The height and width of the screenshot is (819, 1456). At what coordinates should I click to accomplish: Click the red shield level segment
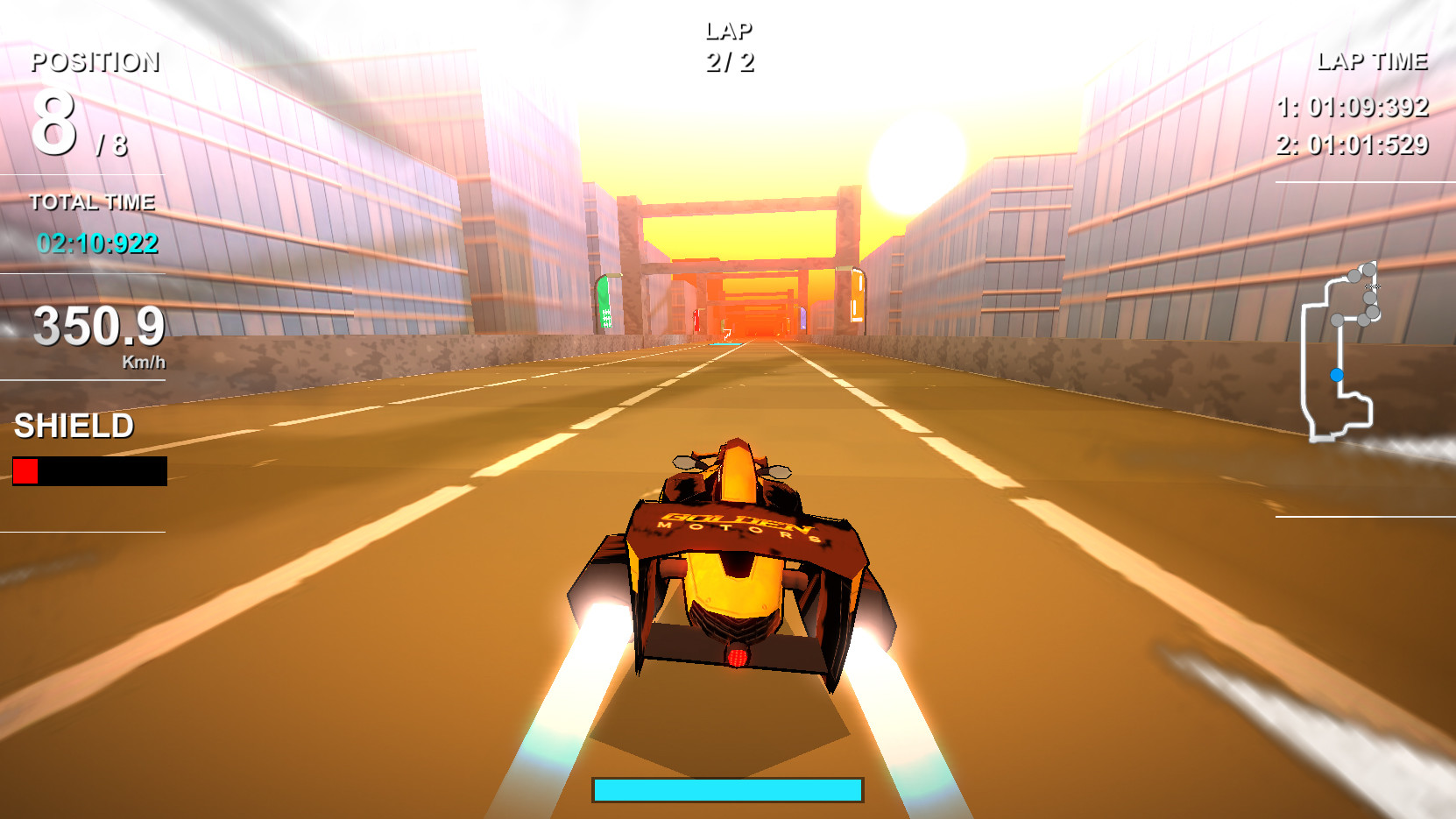point(25,473)
